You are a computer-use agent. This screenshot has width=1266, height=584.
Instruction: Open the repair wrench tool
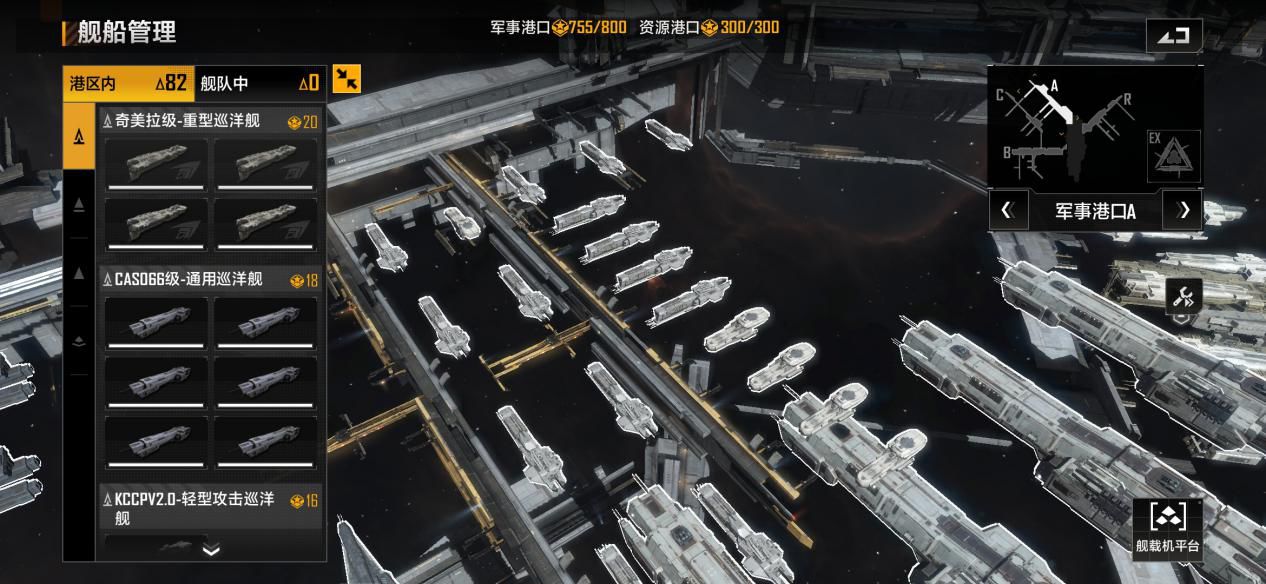pos(1183,296)
